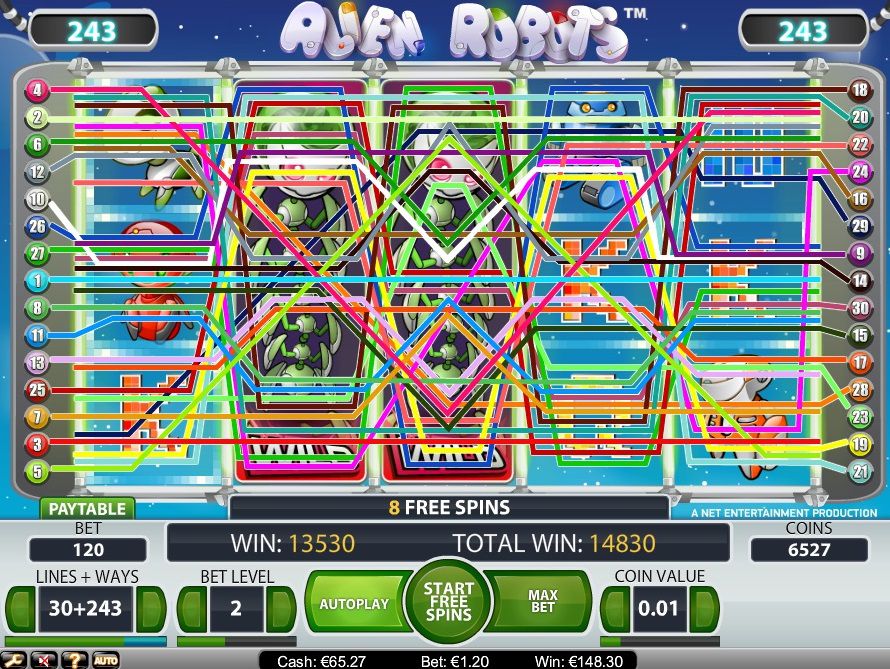
Task: Select payline 4 marker
Action: (x=36, y=91)
